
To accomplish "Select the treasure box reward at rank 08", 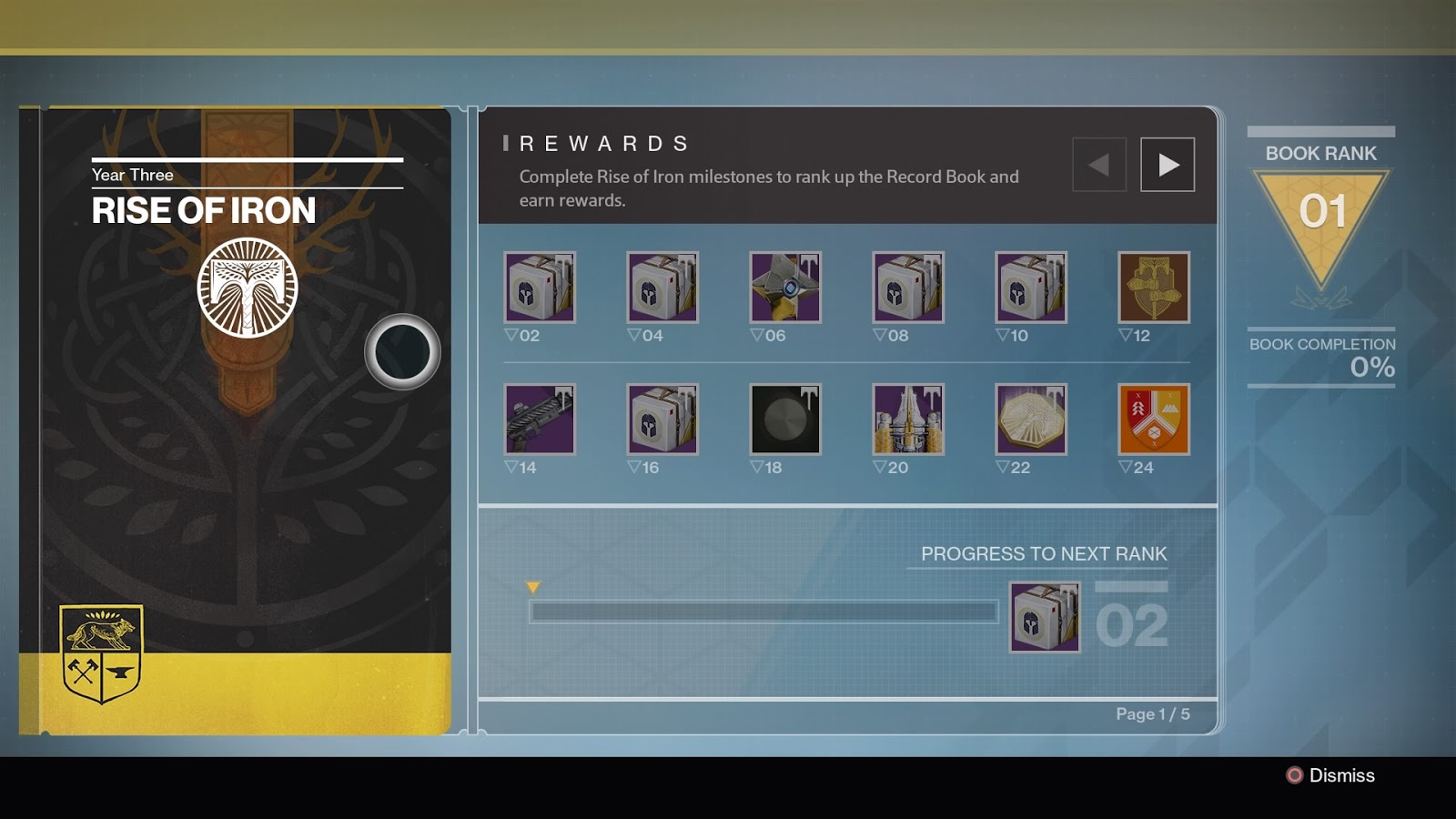I will click(x=909, y=288).
